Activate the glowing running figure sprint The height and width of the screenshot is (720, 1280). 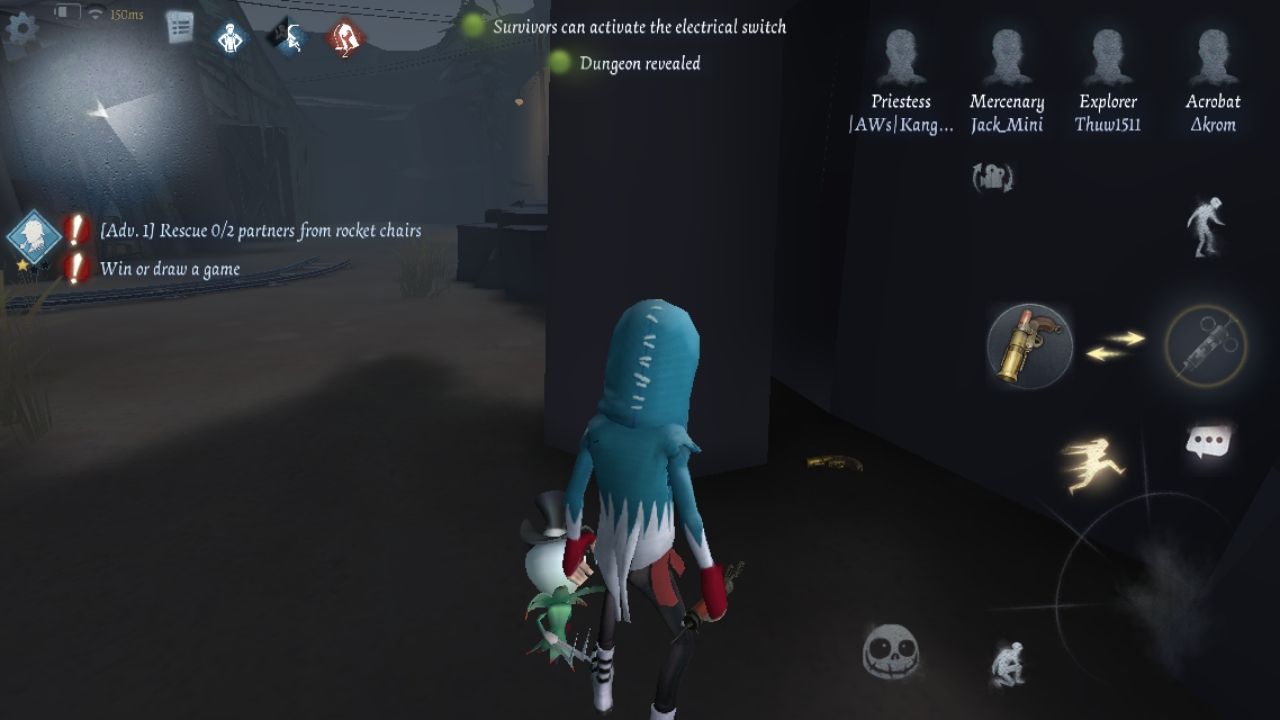tap(1093, 464)
